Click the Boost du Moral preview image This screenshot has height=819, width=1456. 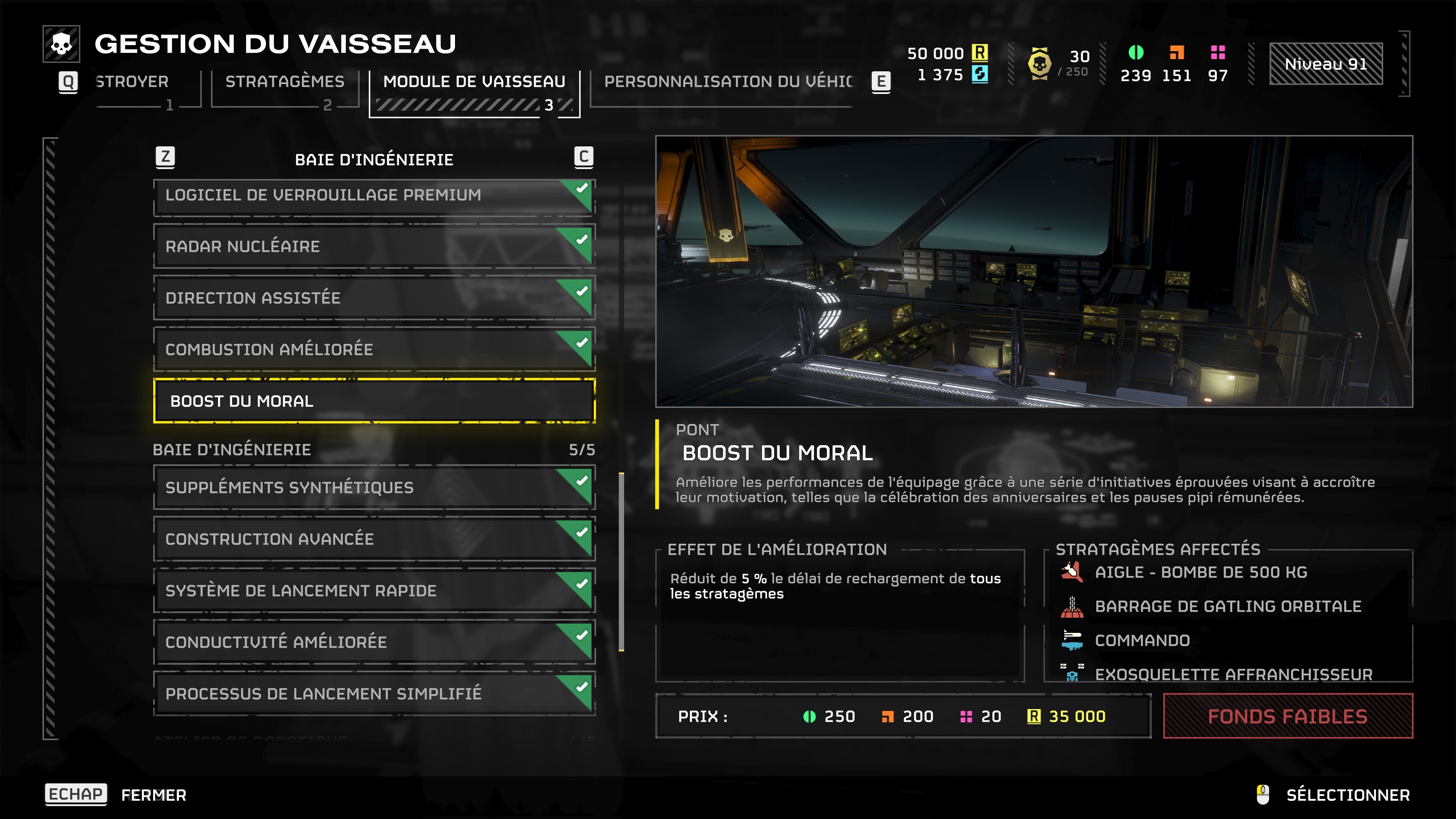[x=1033, y=271]
